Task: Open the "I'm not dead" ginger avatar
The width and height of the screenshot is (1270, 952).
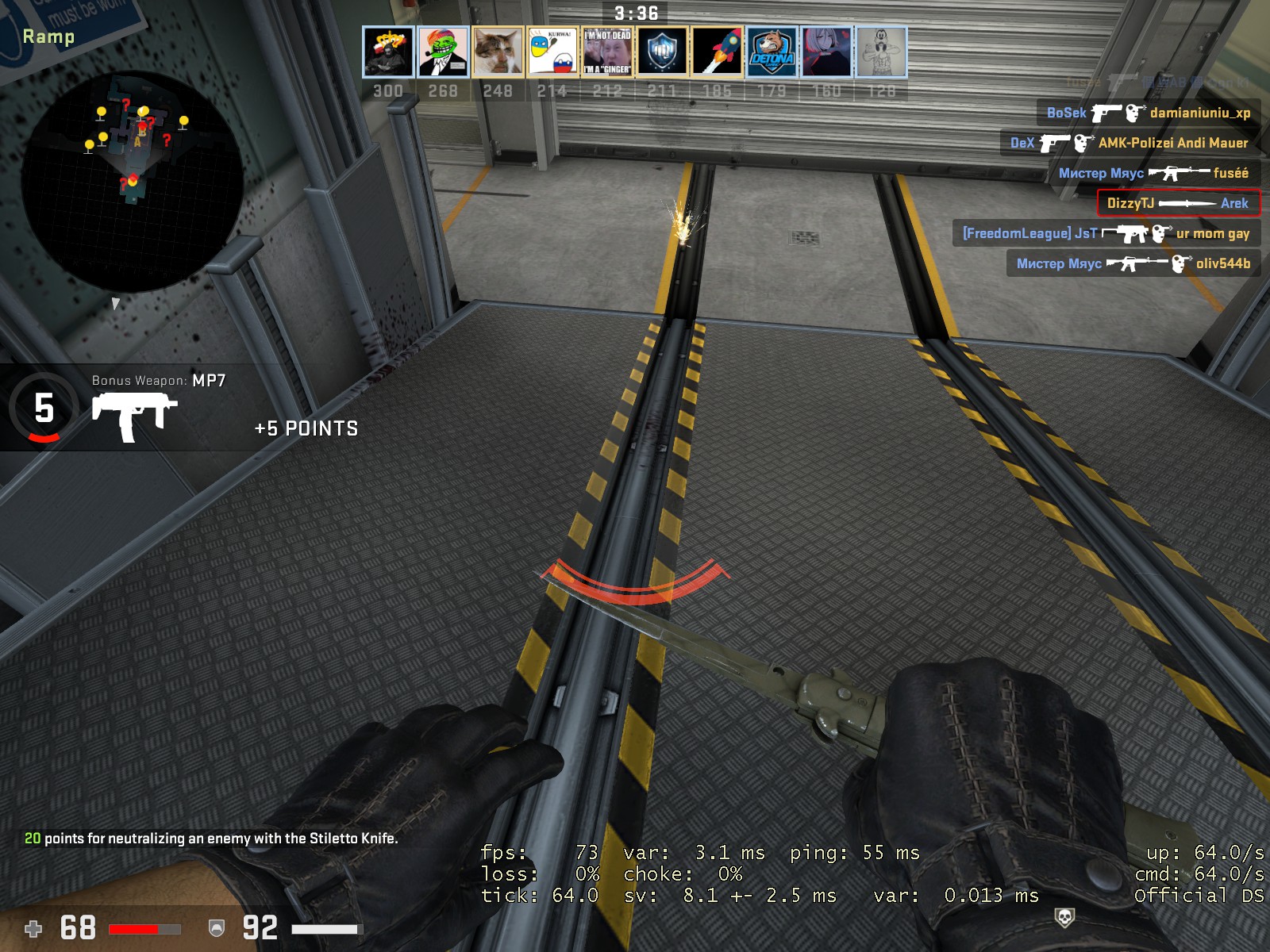Action: point(607,52)
